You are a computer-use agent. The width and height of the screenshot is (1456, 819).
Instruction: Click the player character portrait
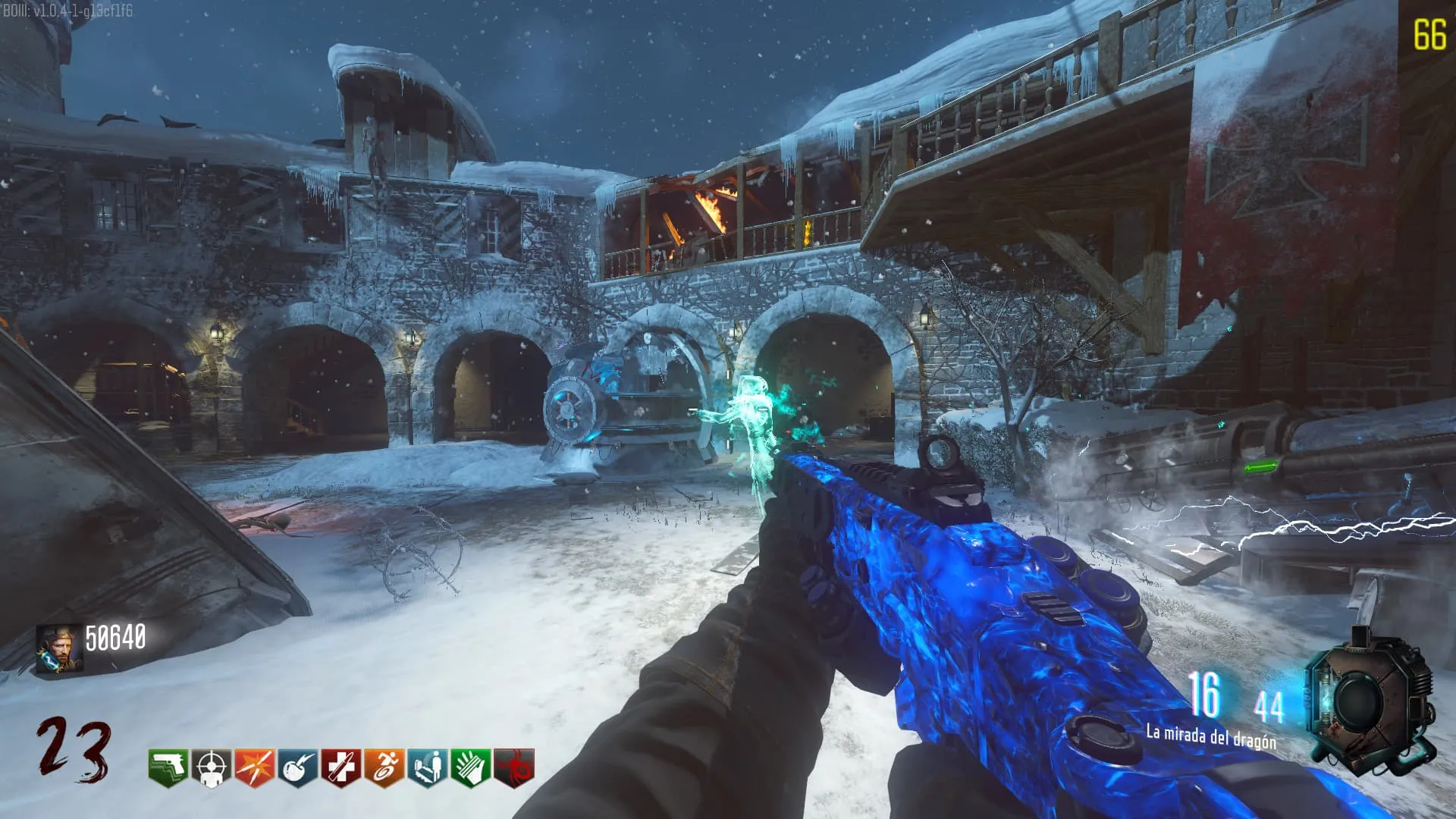coord(59,648)
